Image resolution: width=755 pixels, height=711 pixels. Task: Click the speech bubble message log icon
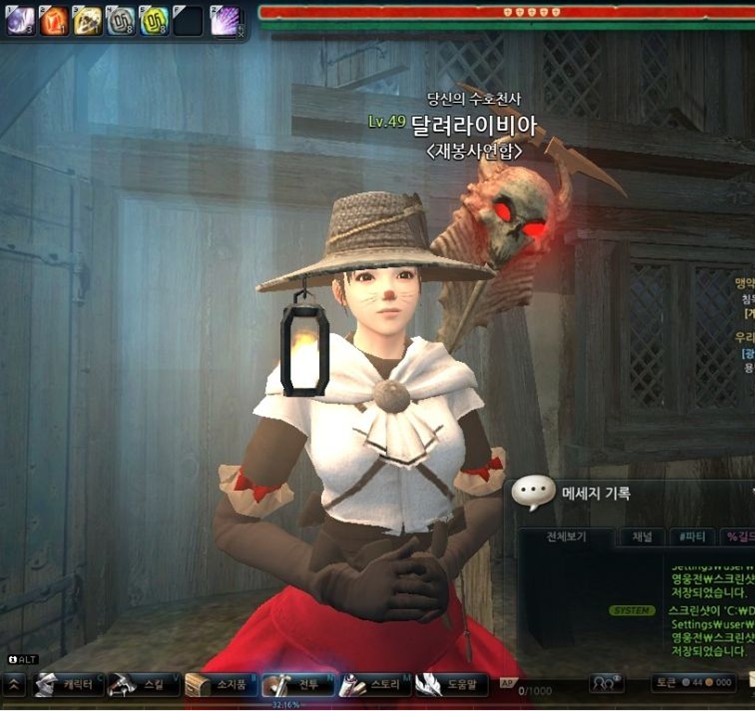[533, 492]
